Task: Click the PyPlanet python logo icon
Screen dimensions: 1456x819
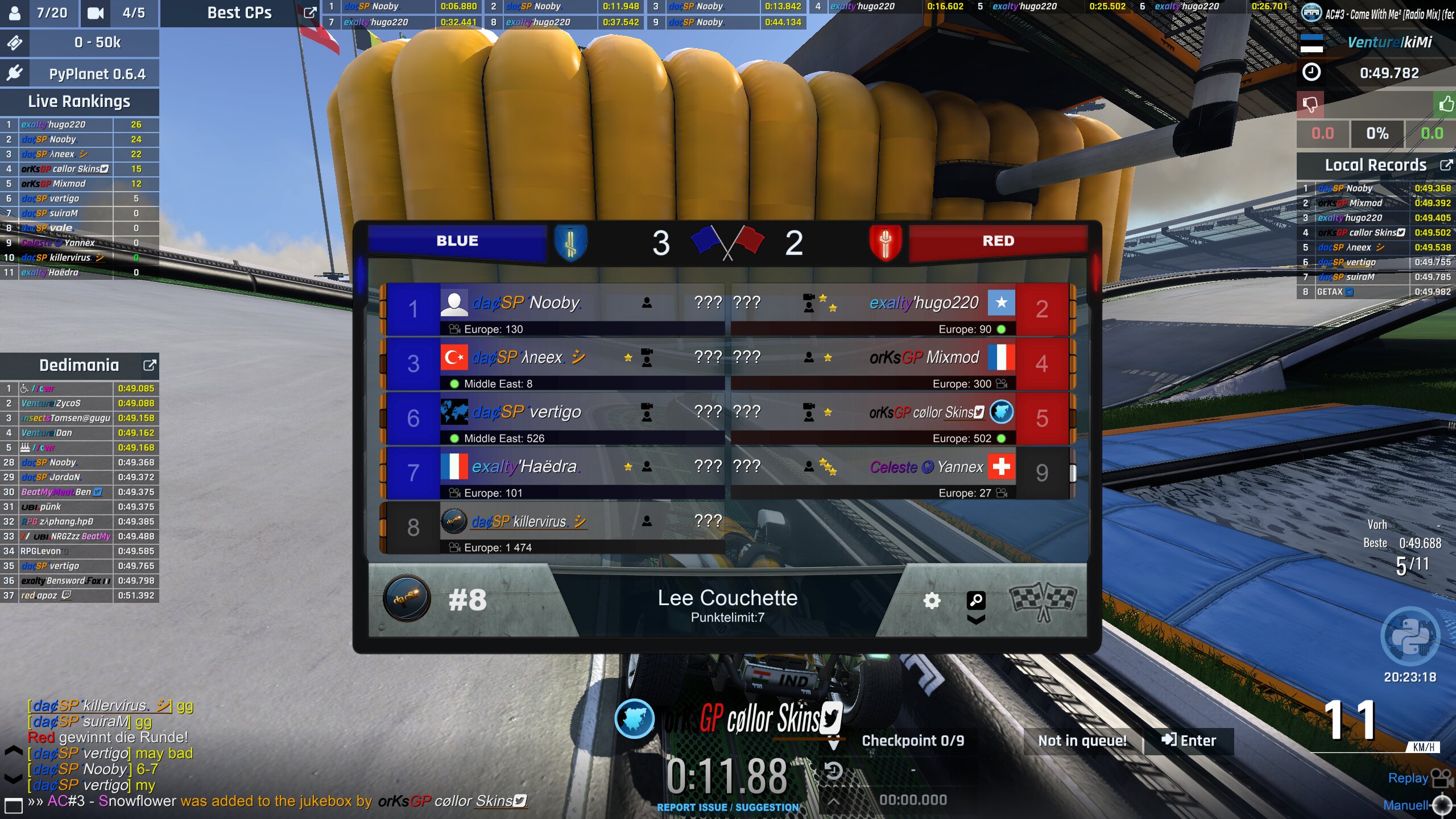Action: 1410,636
